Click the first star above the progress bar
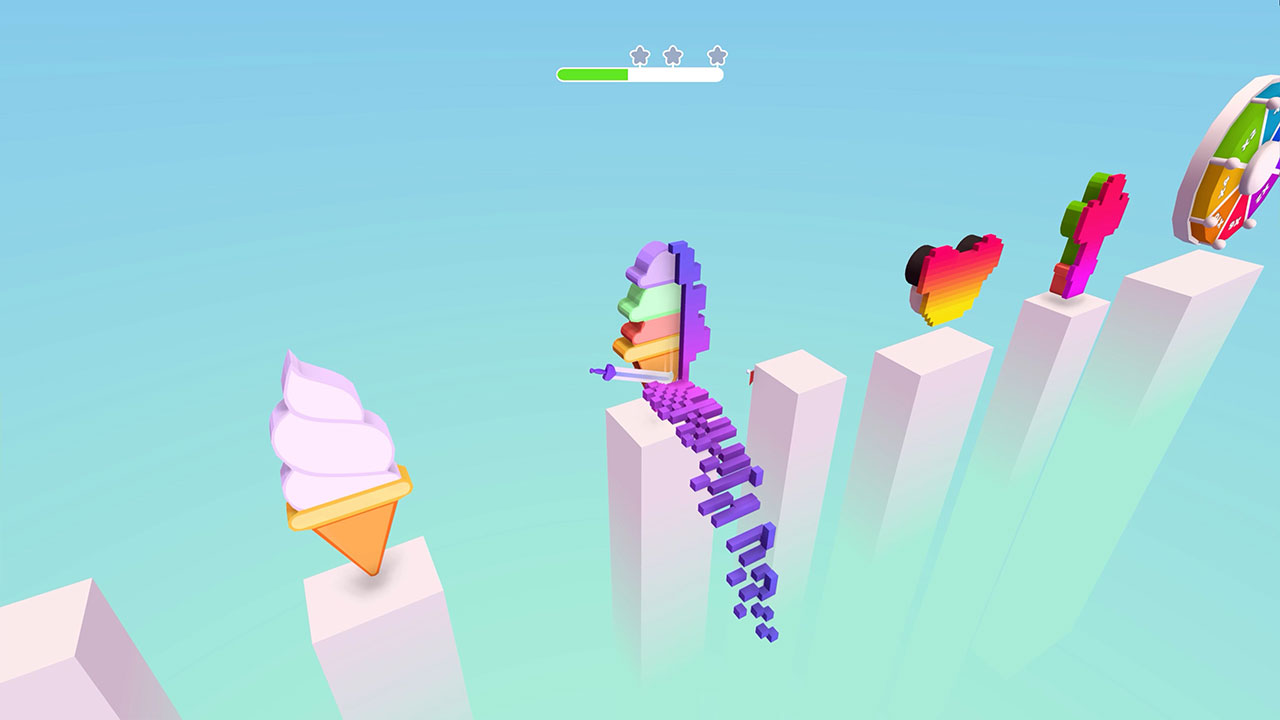The width and height of the screenshot is (1280, 720). click(640, 55)
